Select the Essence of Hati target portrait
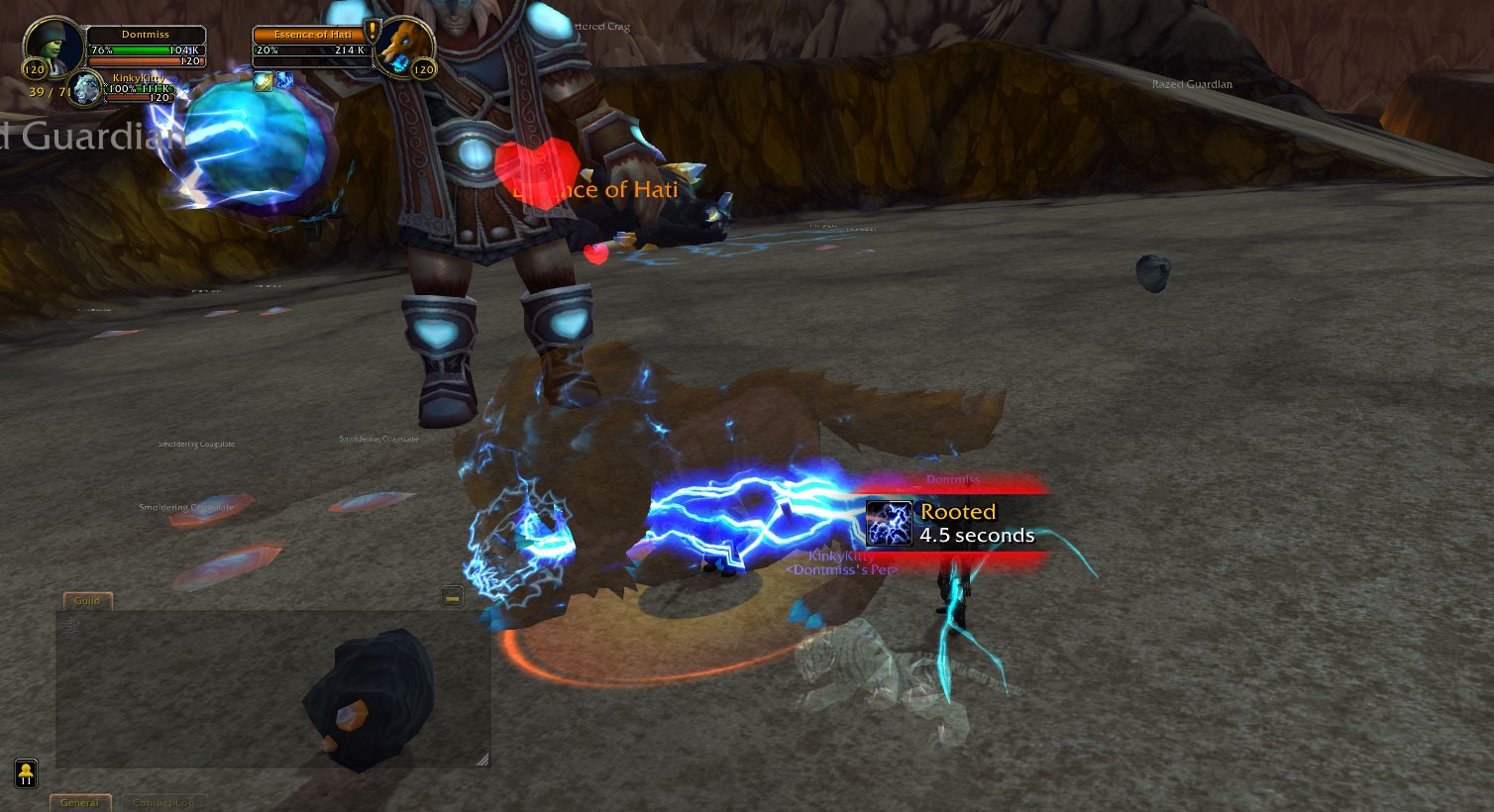1494x812 pixels. tap(405, 47)
